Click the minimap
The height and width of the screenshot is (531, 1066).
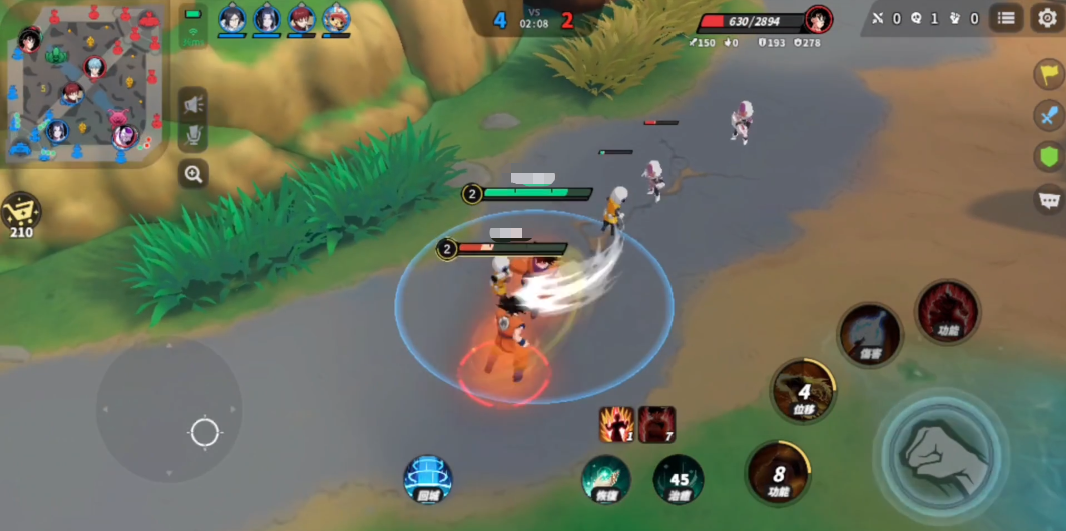pos(84,84)
